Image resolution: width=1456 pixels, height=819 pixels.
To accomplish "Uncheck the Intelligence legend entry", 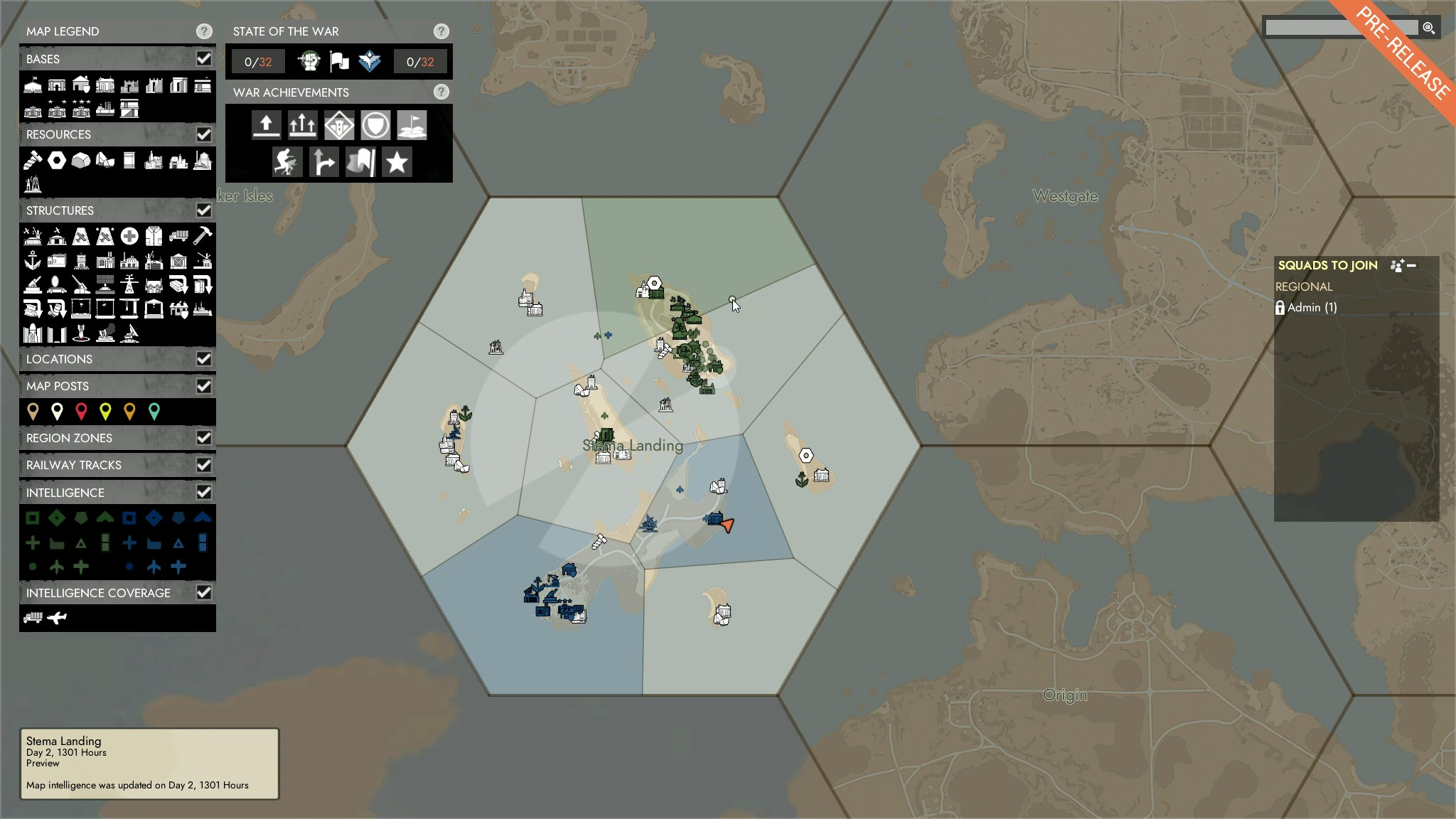I will [205, 492].
